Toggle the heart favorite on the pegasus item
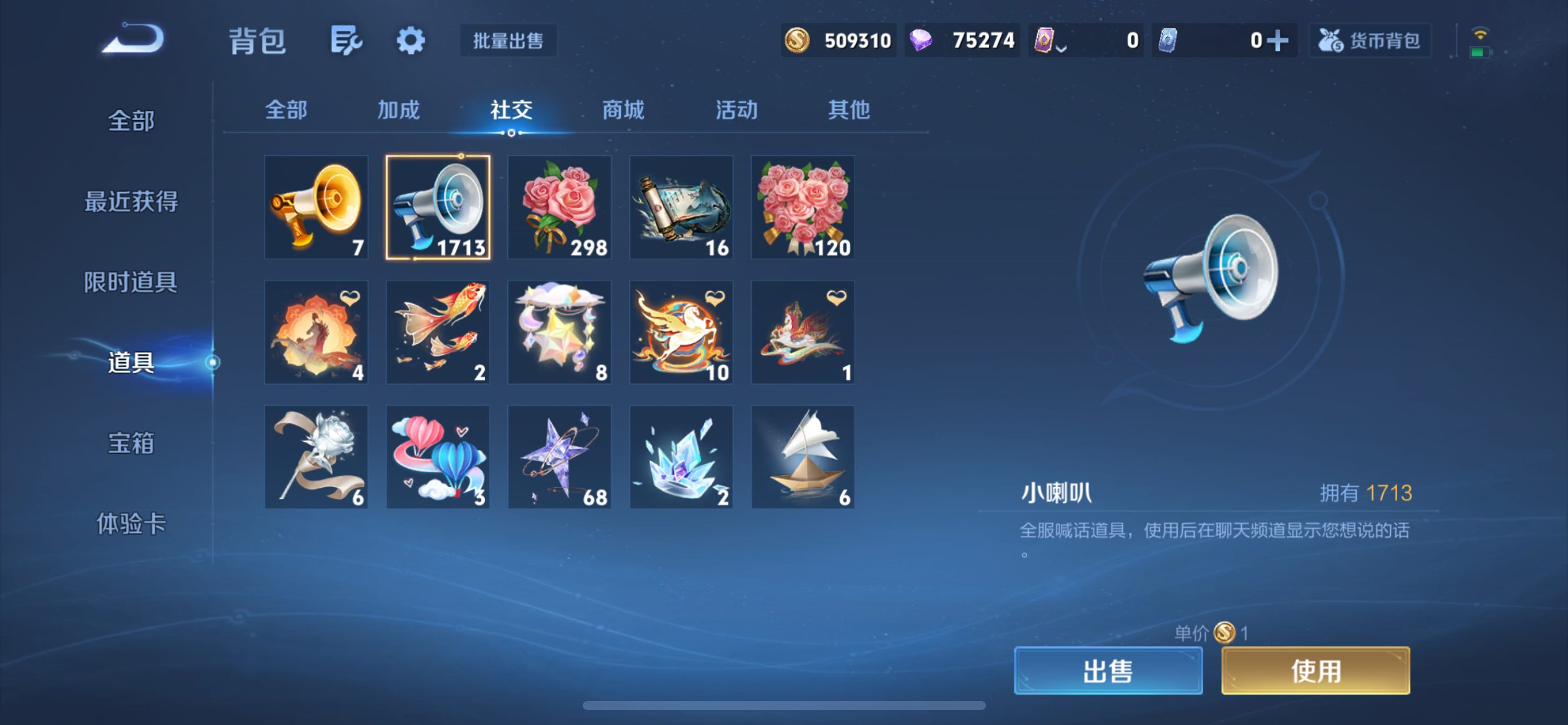 click(716, 298)
